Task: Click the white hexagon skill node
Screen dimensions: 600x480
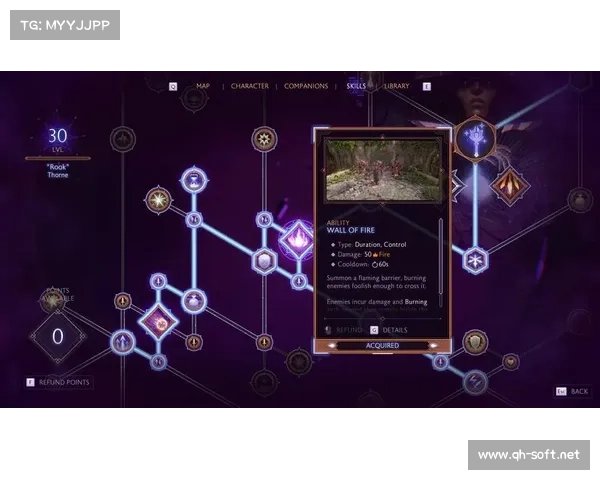Action: point(264,262)
